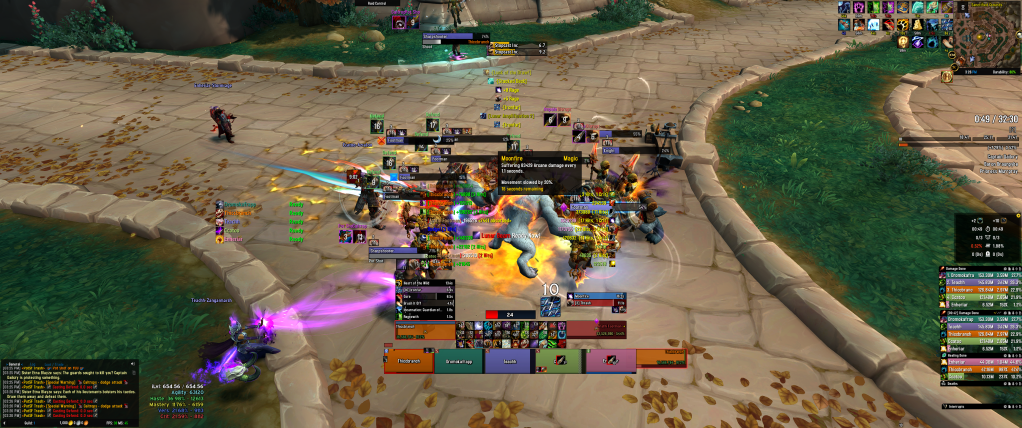Select Thiccbranch's orange party frame
1022x428 pixels.
[409, 361]
